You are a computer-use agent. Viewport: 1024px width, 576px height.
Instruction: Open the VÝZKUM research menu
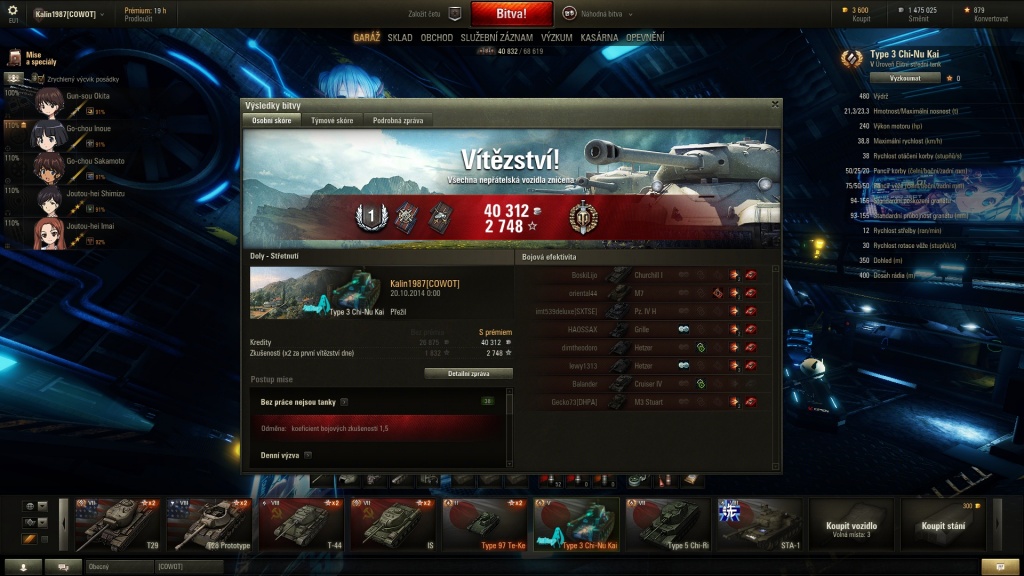tap(556, 38)
